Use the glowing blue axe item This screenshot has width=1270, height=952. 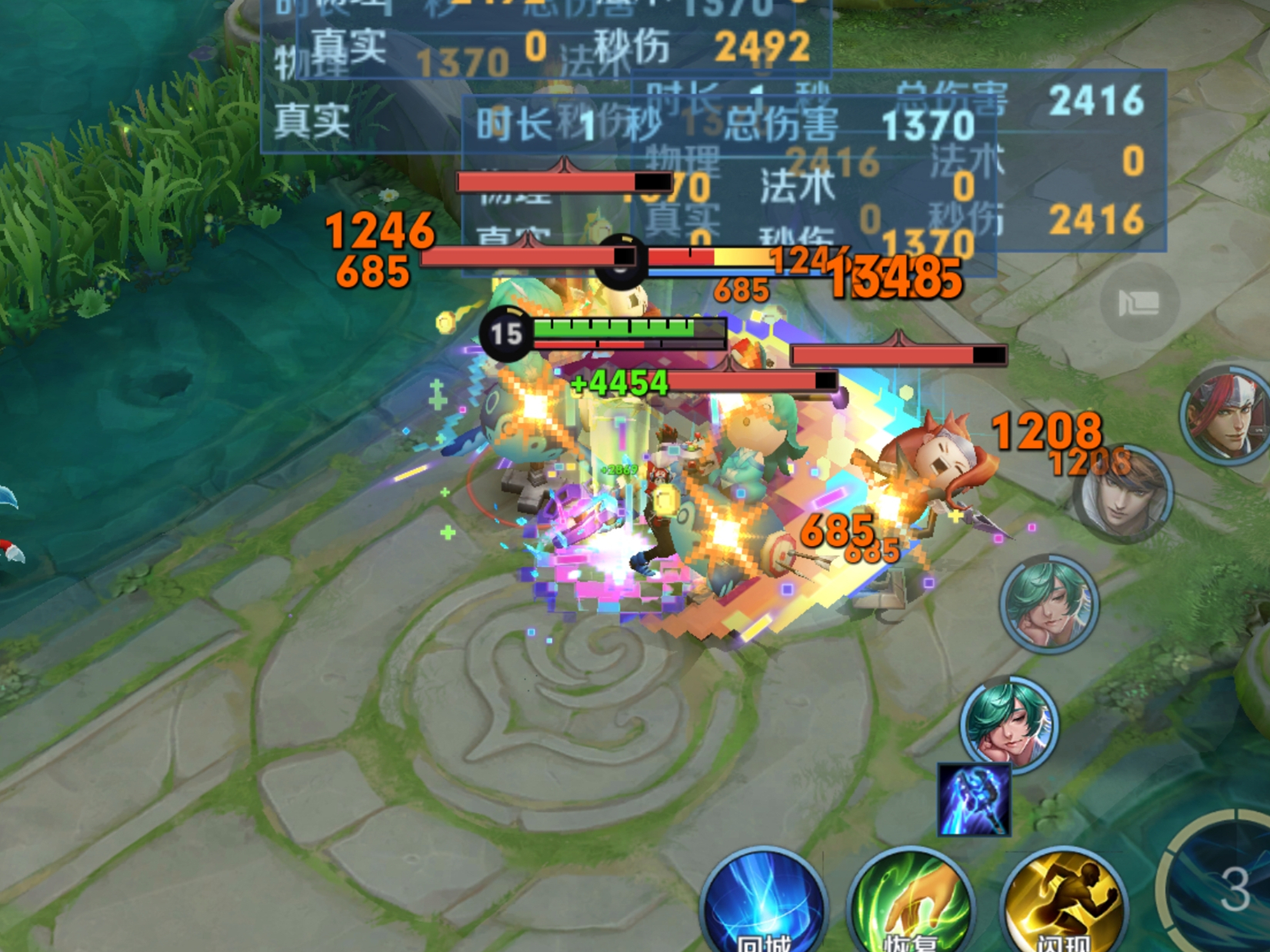(x=974, y=800)
